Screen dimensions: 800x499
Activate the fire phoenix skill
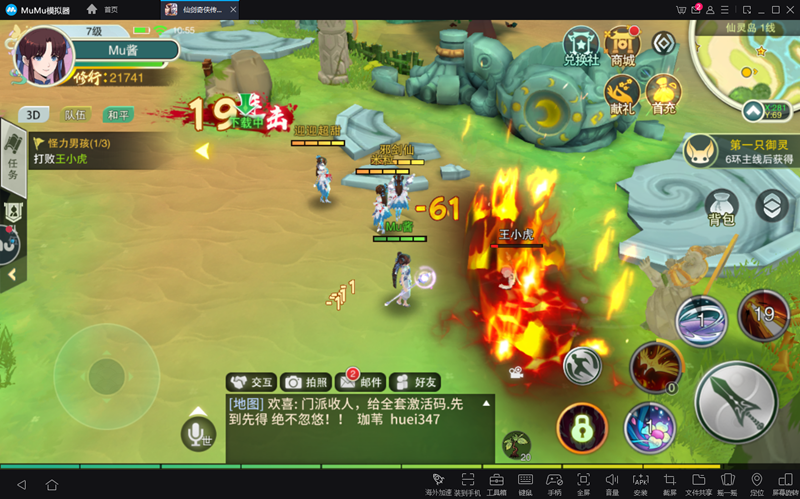655,366
